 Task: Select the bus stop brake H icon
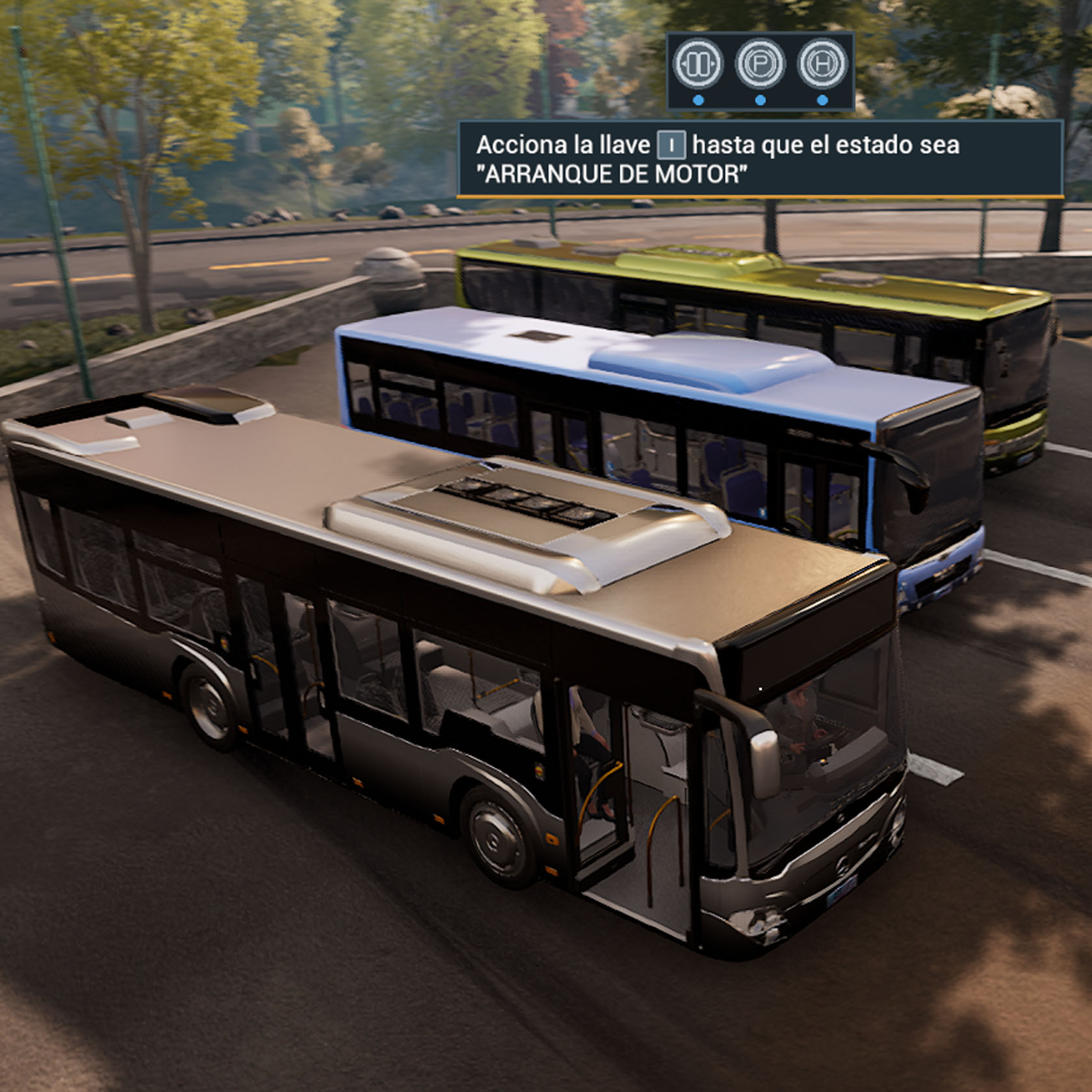coord(822,64)
